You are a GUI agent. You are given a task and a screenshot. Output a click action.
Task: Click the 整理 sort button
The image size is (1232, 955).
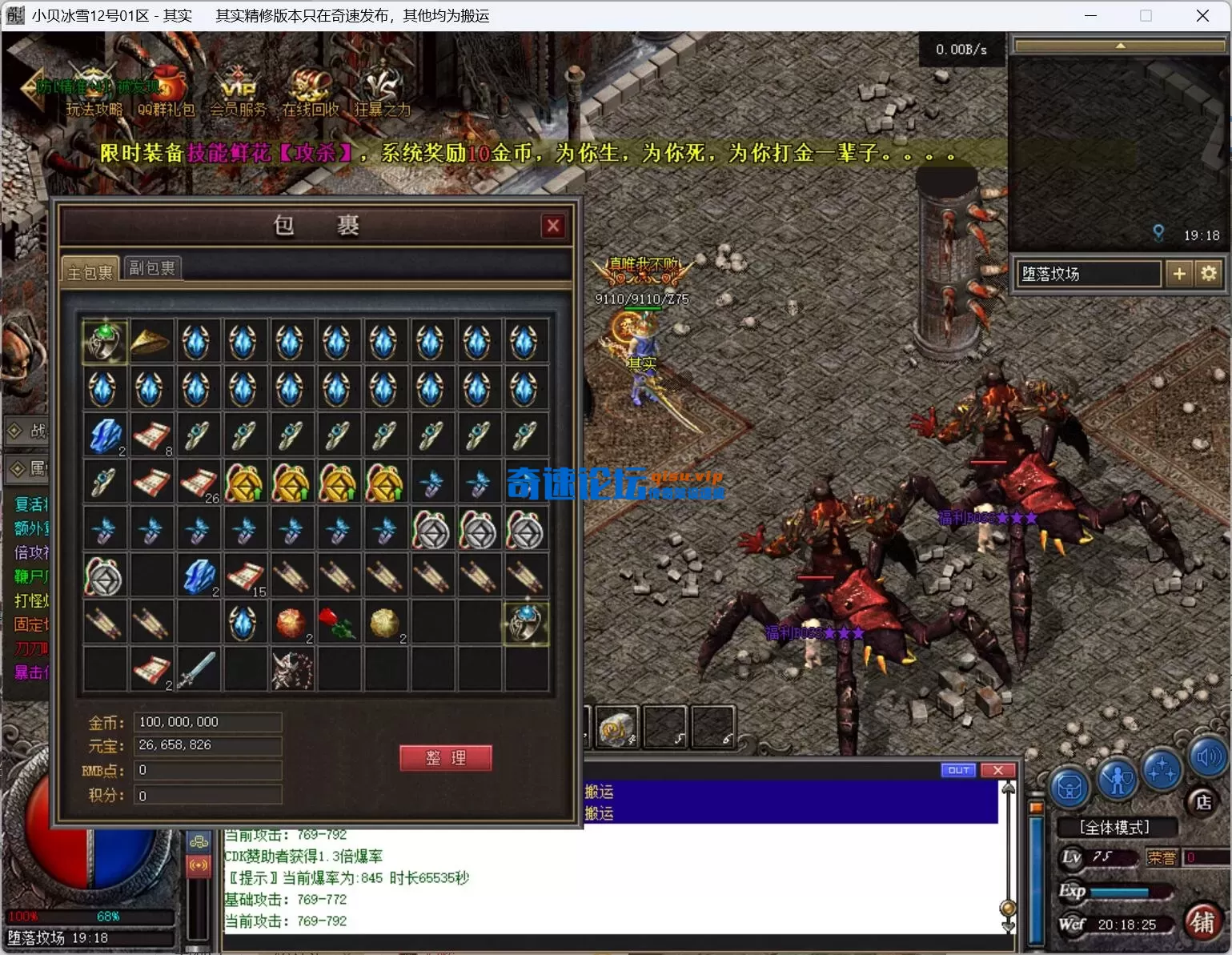445,758
